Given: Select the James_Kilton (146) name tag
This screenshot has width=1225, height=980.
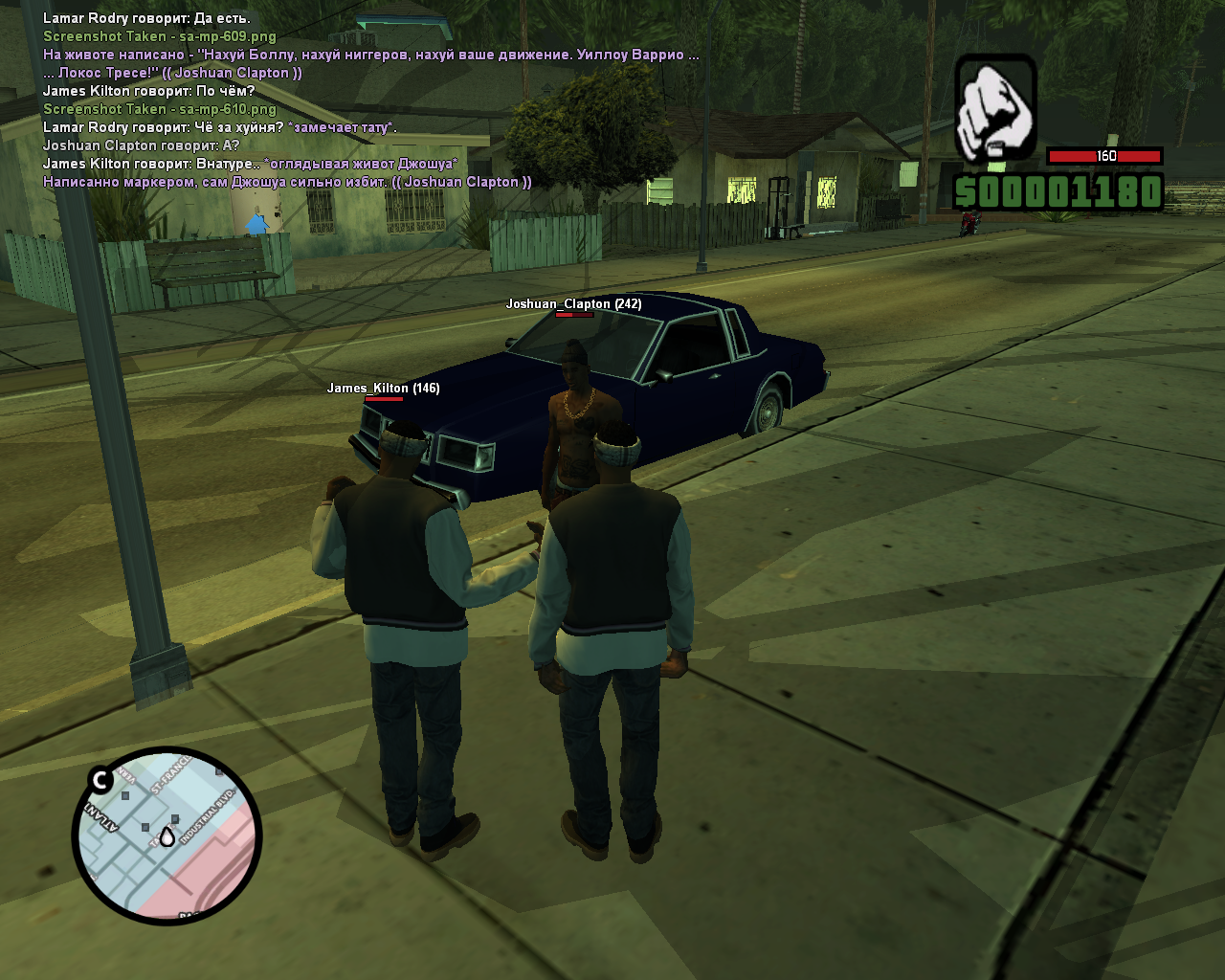Looking at the screenshot, I should (383, 389).
